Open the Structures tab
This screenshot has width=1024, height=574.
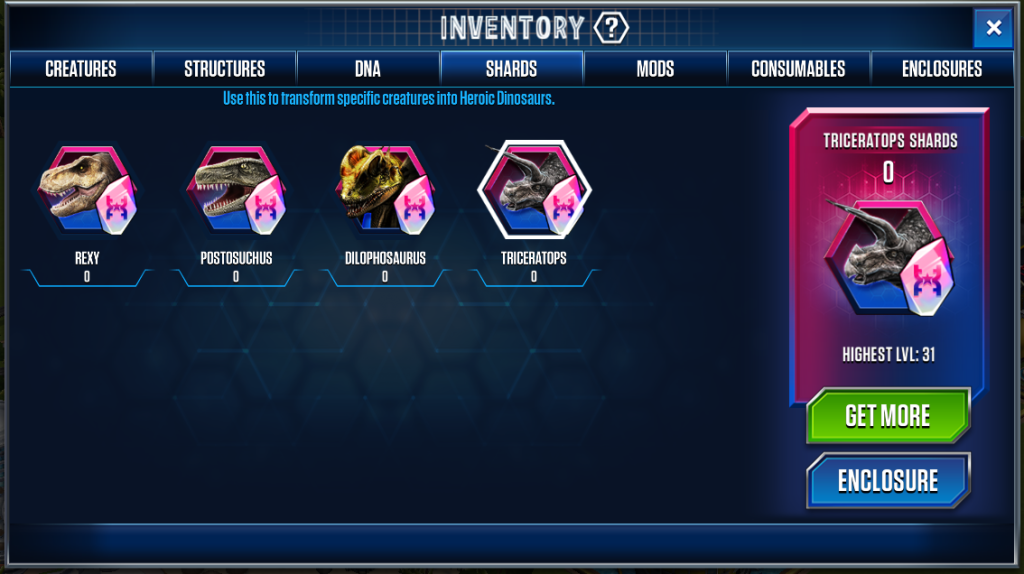point(225,69)
